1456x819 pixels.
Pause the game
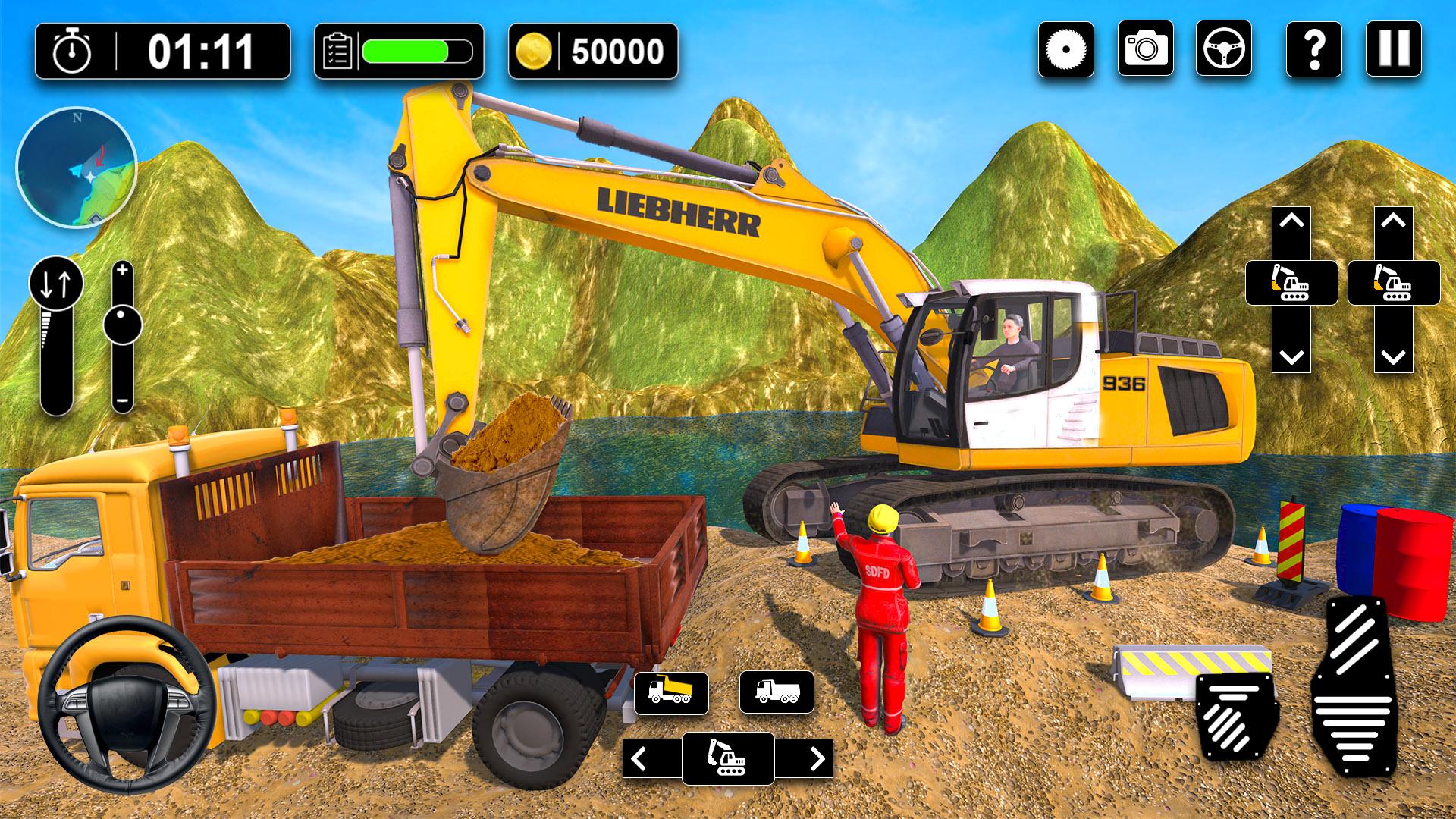click(x=1393, y=49)
